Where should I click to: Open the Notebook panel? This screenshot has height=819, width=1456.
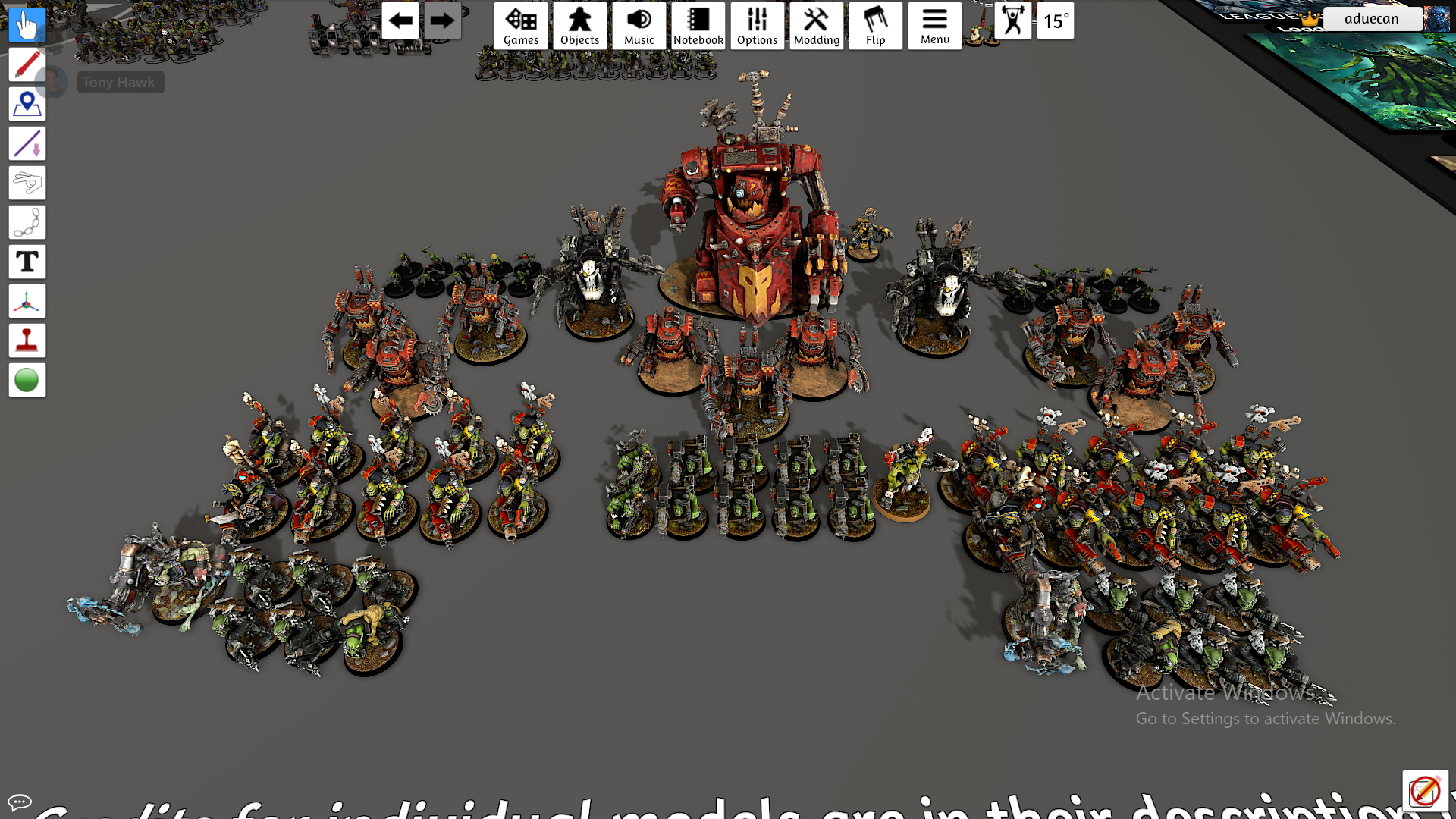click(x=698, y=25)
